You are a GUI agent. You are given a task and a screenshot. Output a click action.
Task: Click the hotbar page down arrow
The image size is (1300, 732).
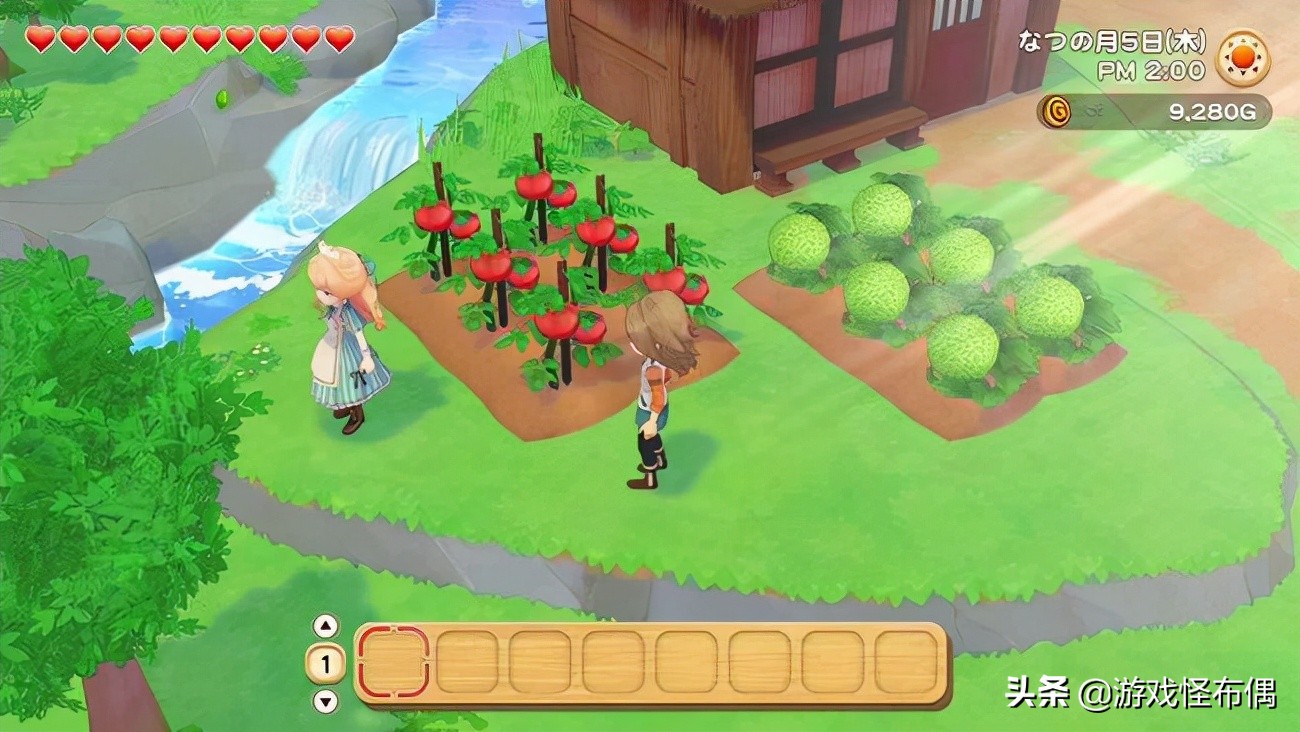pyautogui.click(x=326, y=701)
